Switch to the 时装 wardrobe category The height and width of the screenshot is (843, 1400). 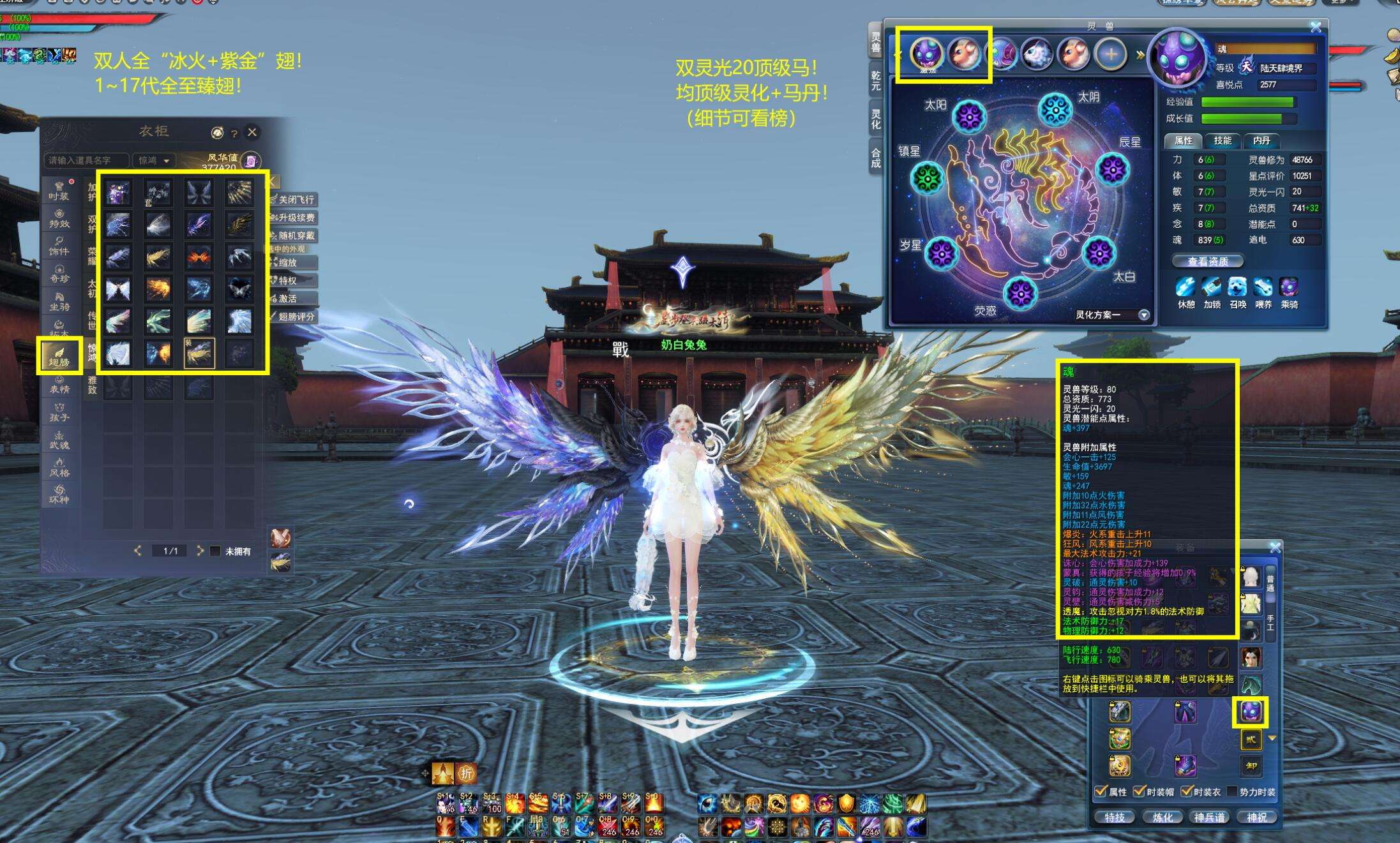point(59,190)
